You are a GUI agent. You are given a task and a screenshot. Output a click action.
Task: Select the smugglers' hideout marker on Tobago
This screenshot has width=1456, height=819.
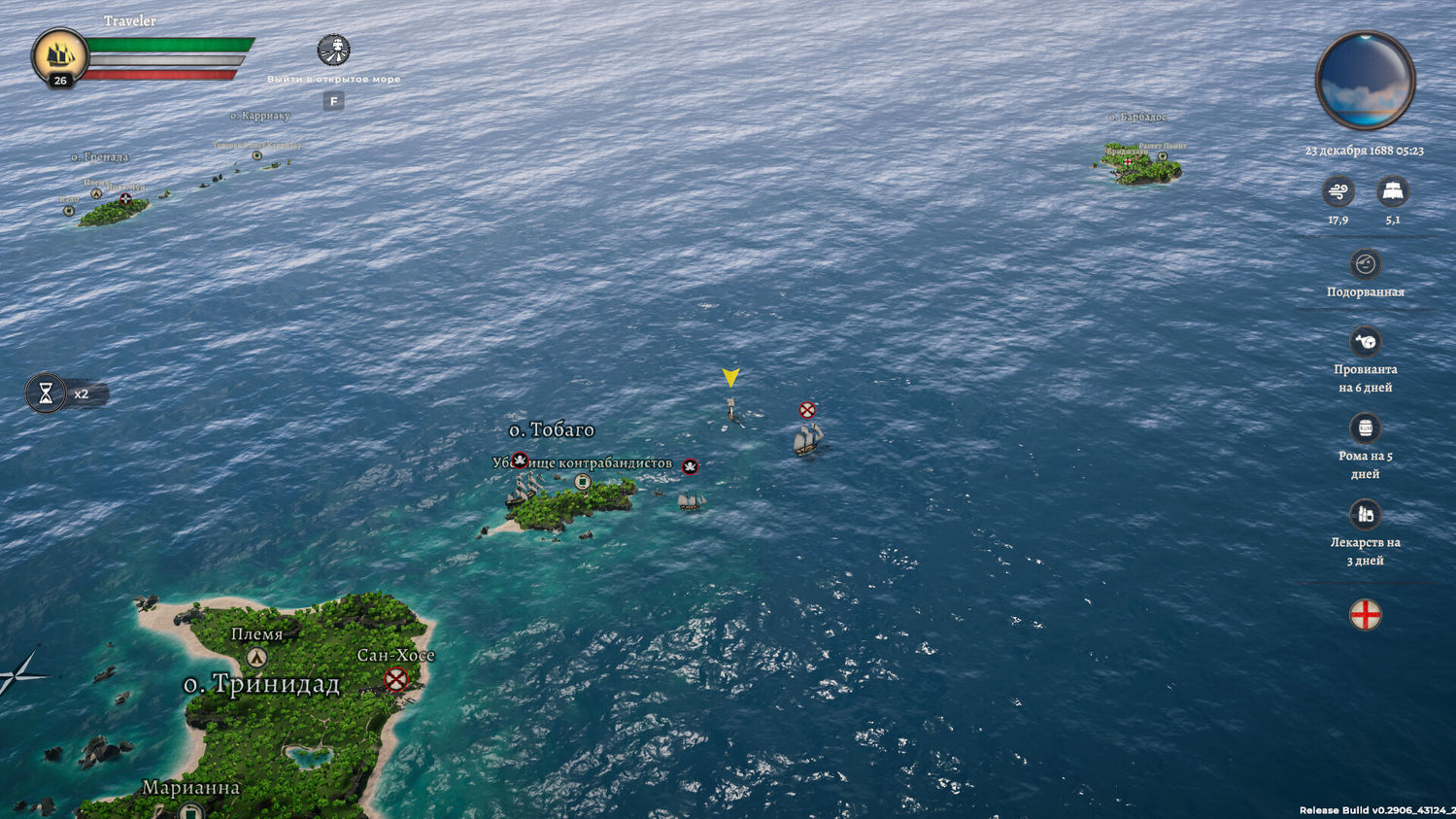[583, 482]
